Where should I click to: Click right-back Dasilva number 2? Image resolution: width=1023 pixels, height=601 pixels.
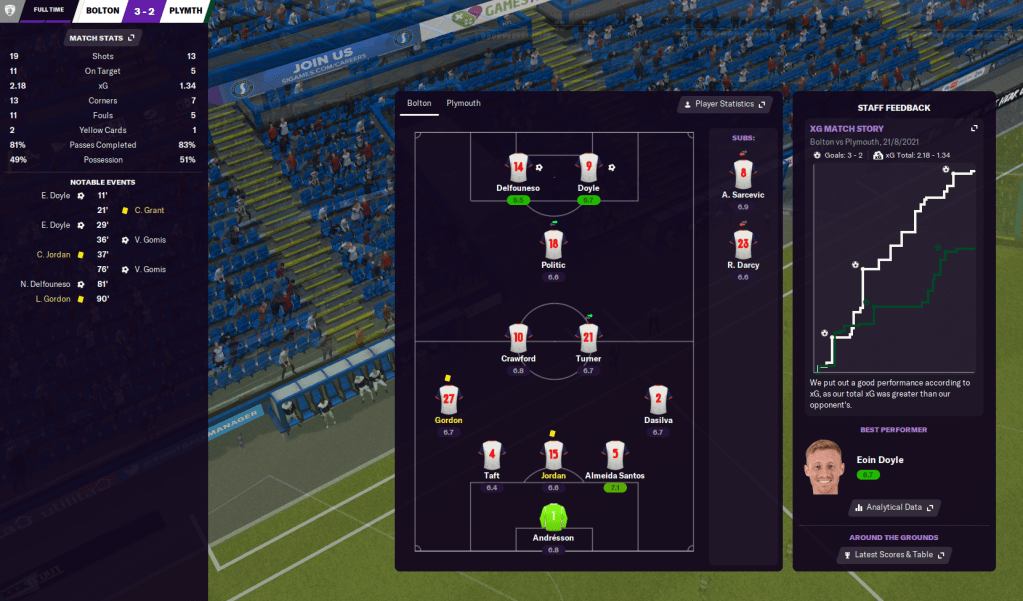pyautogui.click(x=657, y=399)
